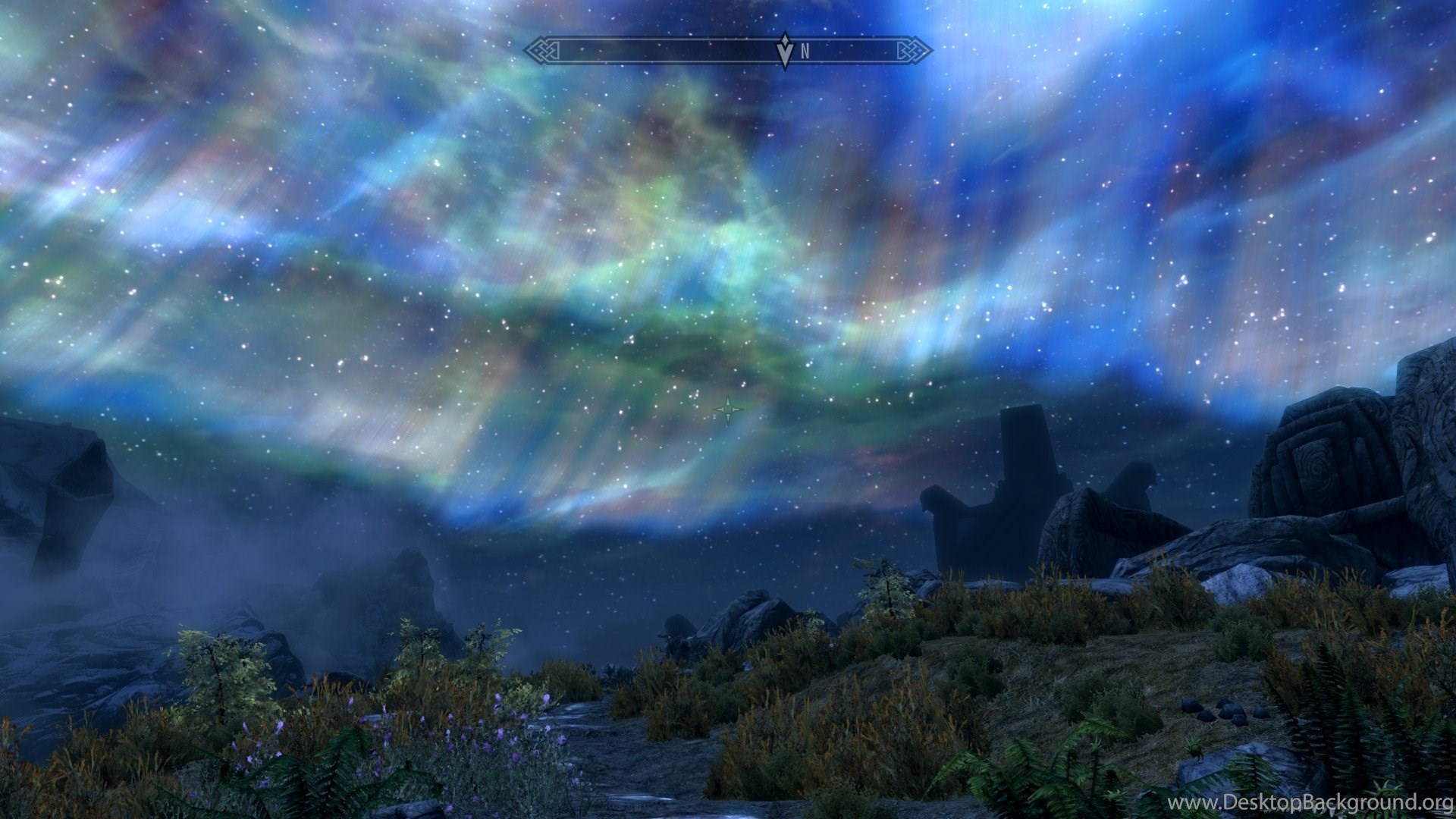Select the North marker on the compass

coord(805,52)
